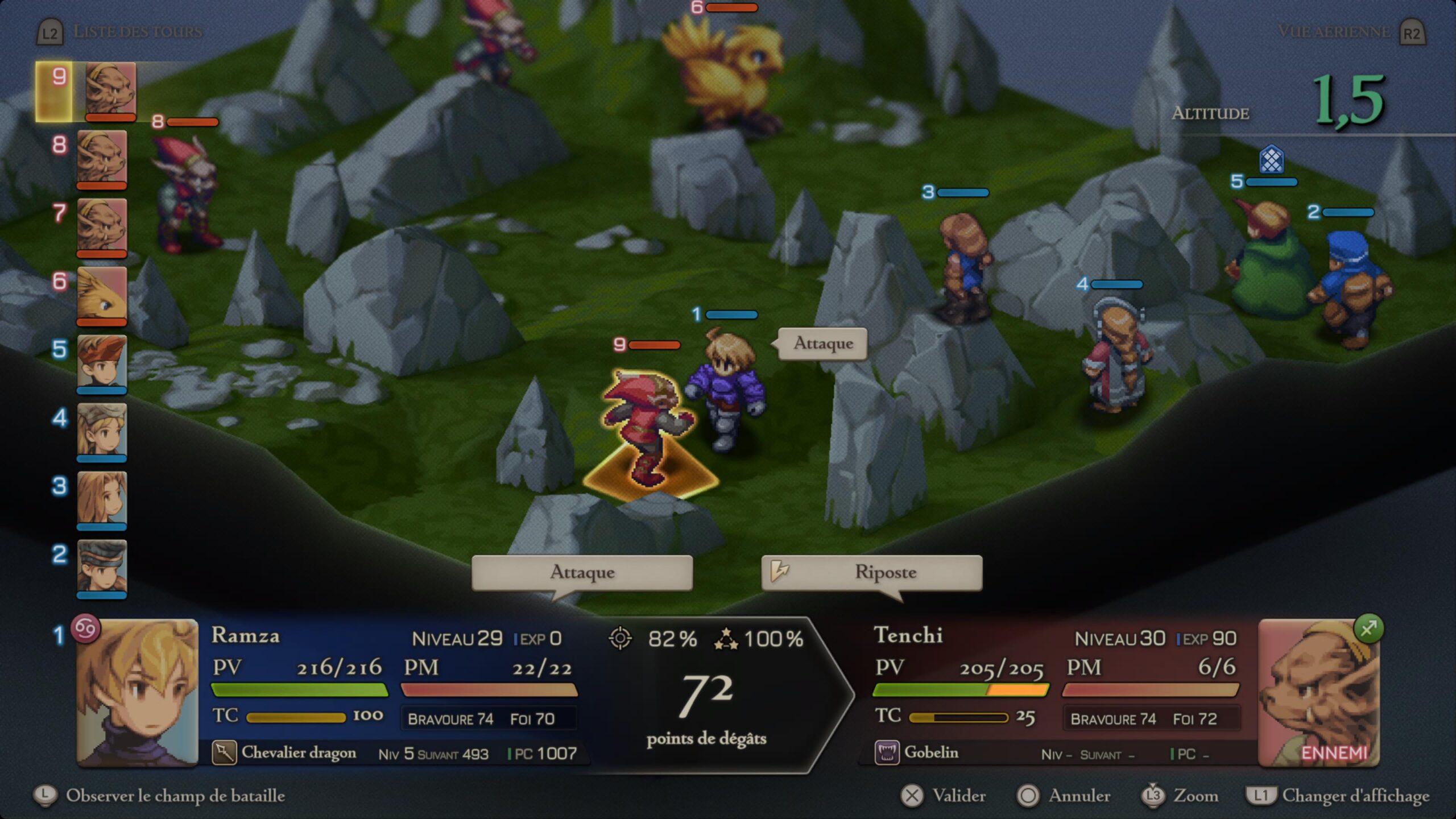Click Tenchi's Sagittarius zodiac sign icon
This screenshot has width=1456, height=819.
(x=1368, y=628)
